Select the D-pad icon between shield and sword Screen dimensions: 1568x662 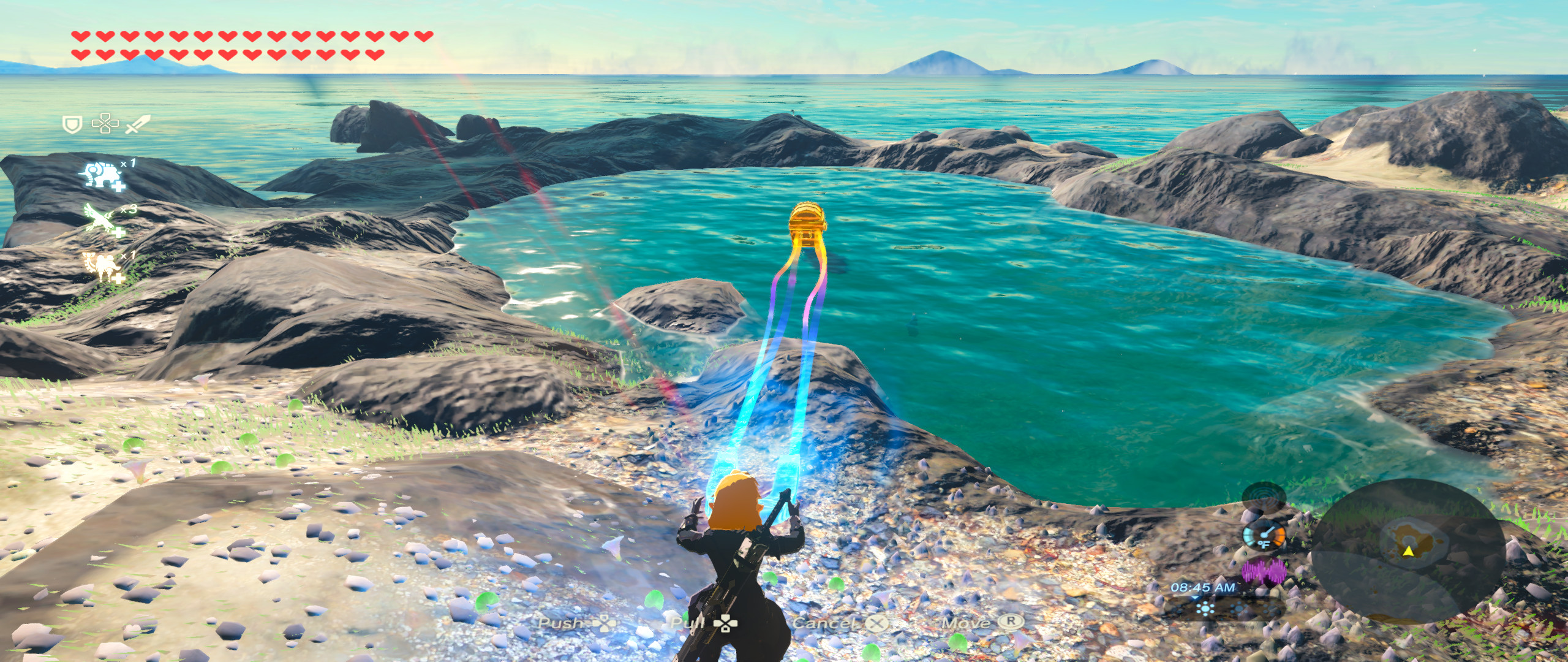point(105,124)
